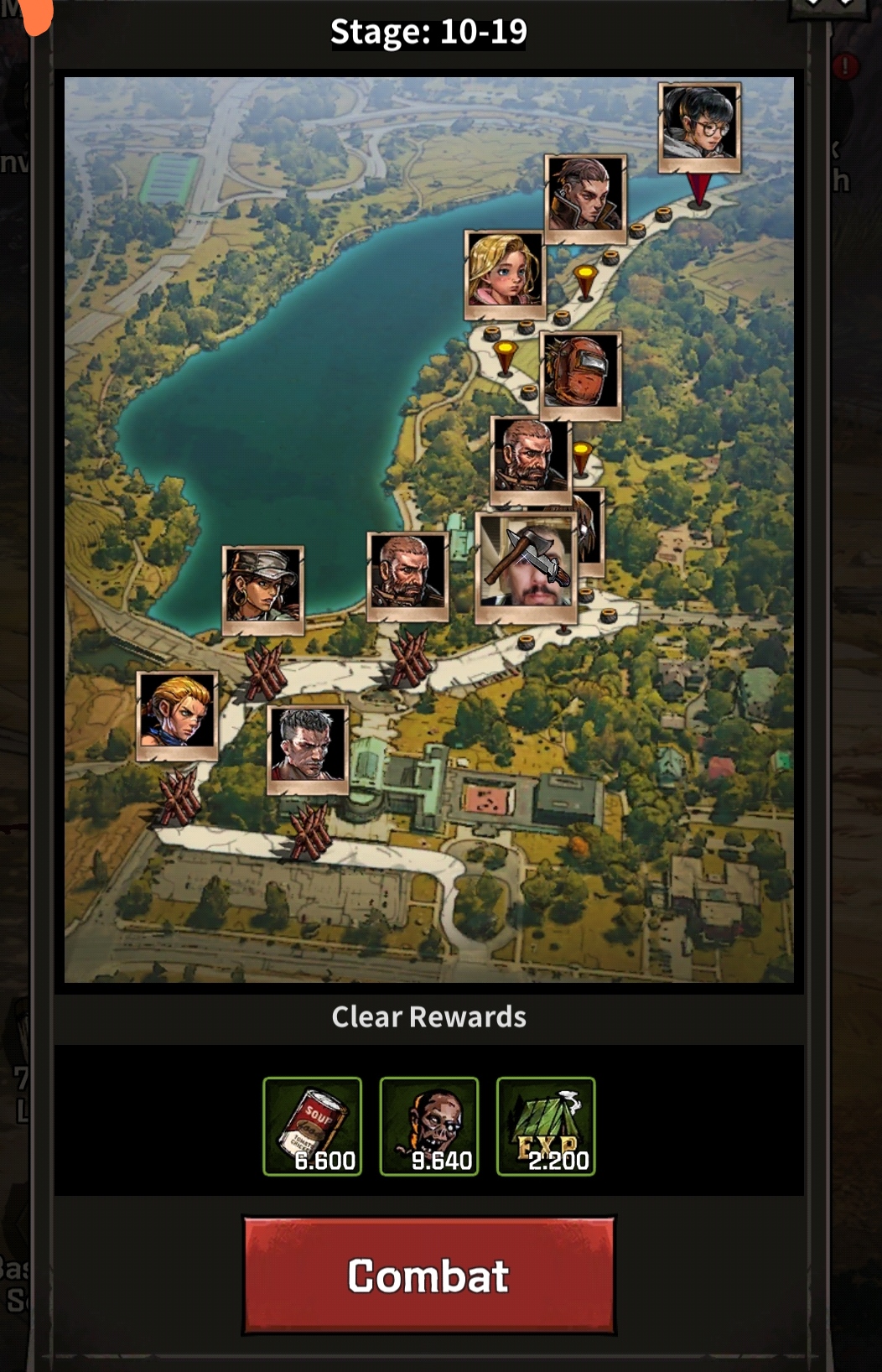Select the blonde woman with blue scarf portrait
Viewport: 882px width, 1372px height.
(x=177, y=715)
